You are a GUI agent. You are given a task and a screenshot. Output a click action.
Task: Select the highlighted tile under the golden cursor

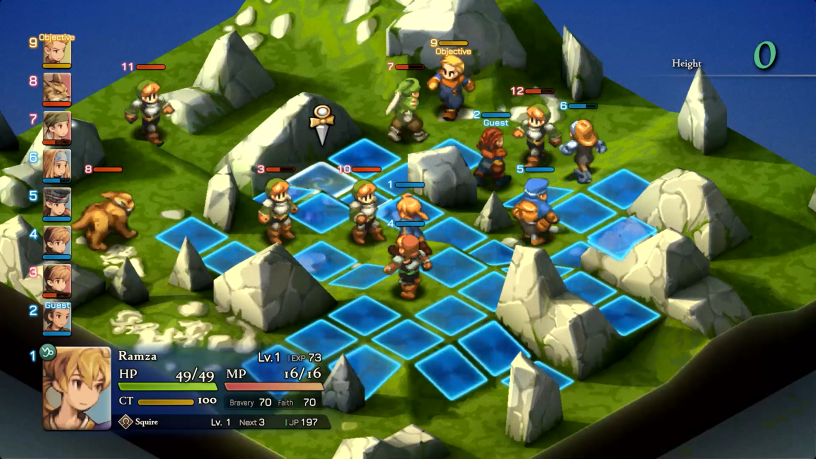point(321,178)
